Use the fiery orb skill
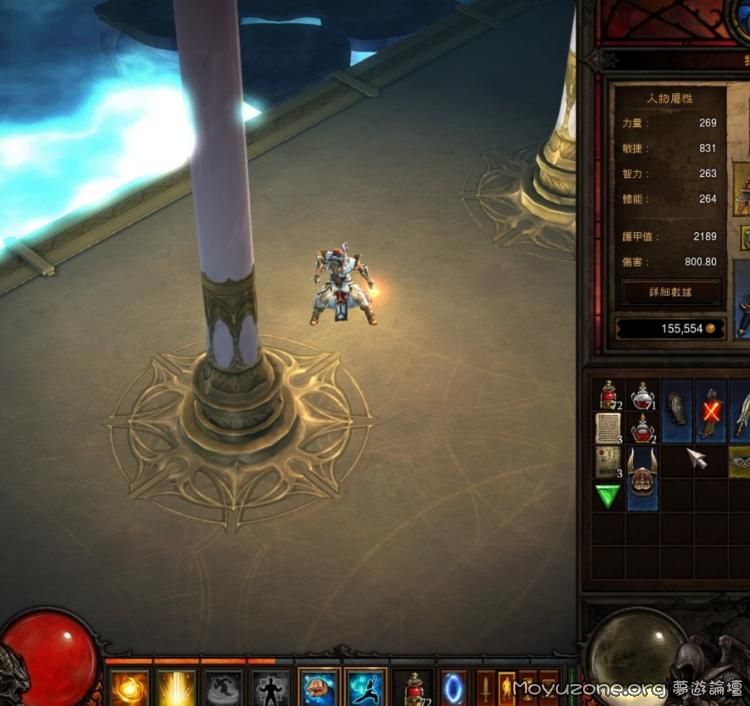This screenshot has width=750, height=706. [x=129, y=689]
